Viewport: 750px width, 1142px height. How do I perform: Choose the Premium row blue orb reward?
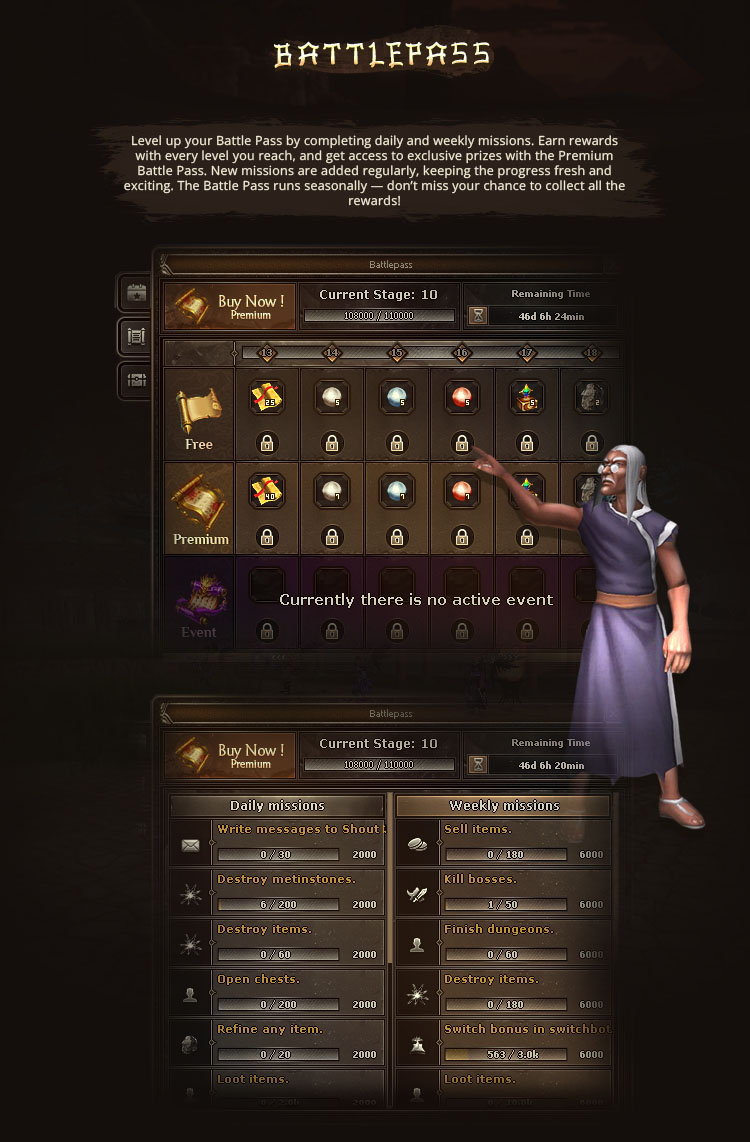point(397,491)
